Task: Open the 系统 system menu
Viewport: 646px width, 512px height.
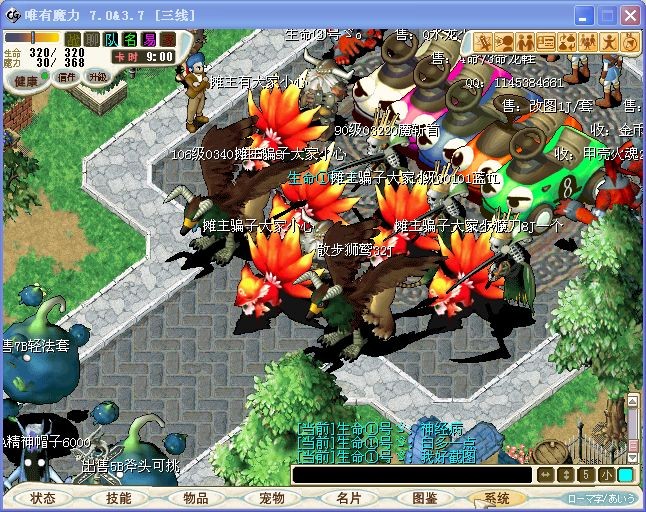Action: tap(497, 498)
